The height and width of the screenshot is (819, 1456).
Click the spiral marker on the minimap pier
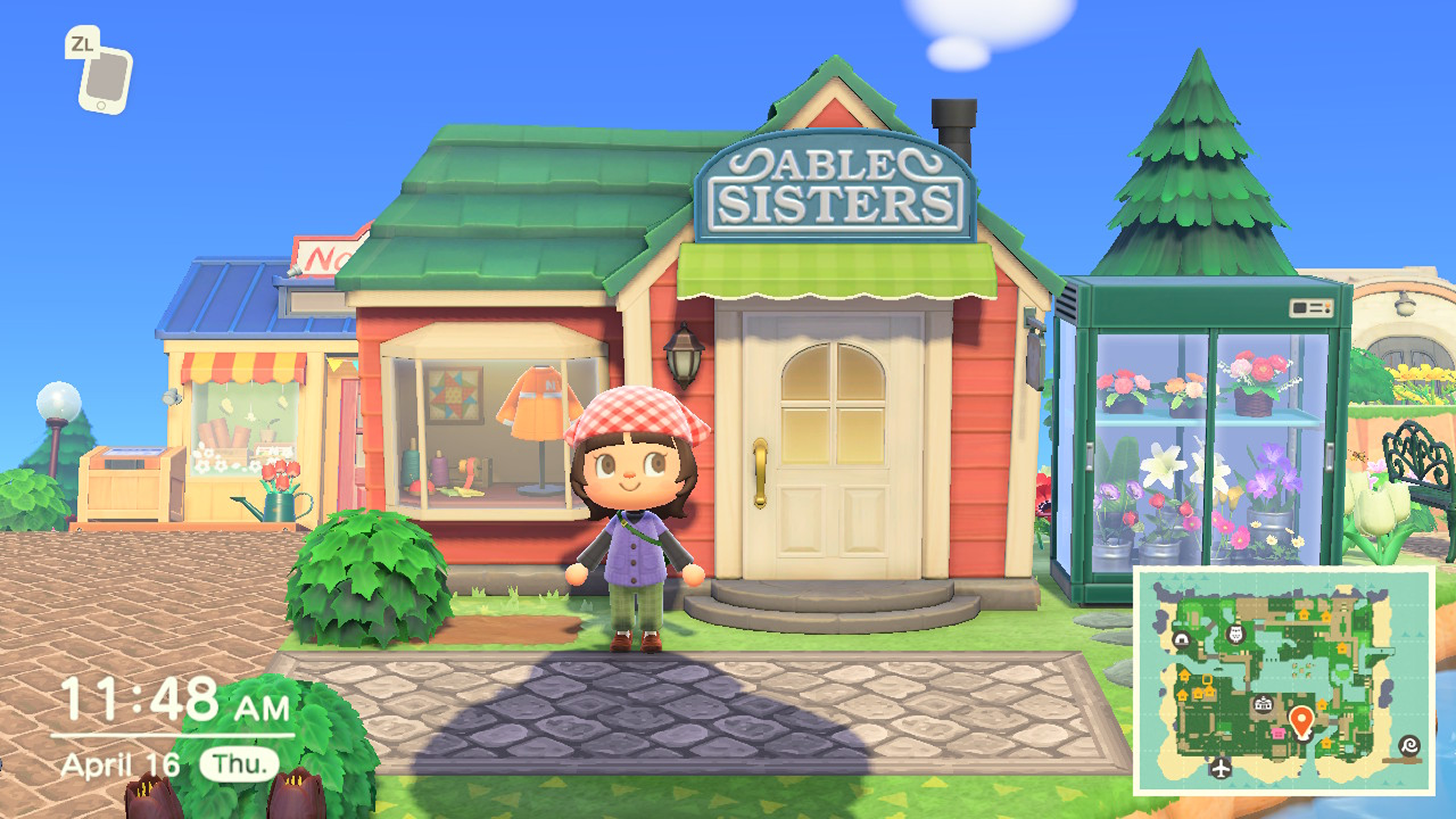1410,745
